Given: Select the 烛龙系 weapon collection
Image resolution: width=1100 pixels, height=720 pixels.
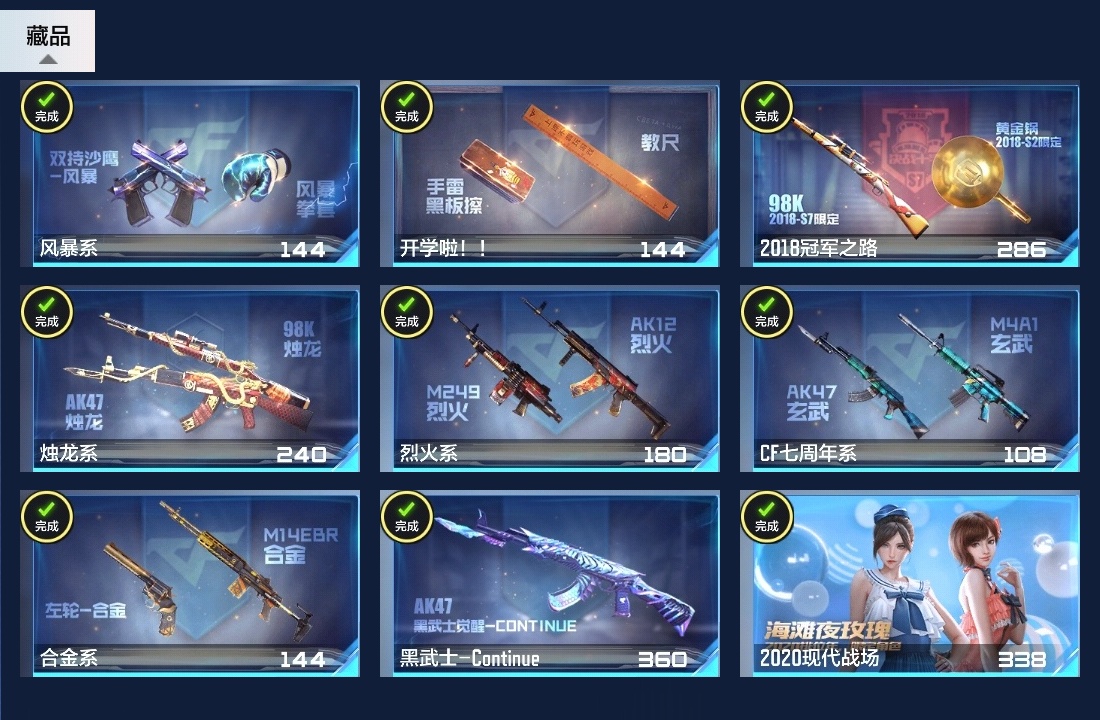Looking at the screenshot, I should (x=190, y=380).
